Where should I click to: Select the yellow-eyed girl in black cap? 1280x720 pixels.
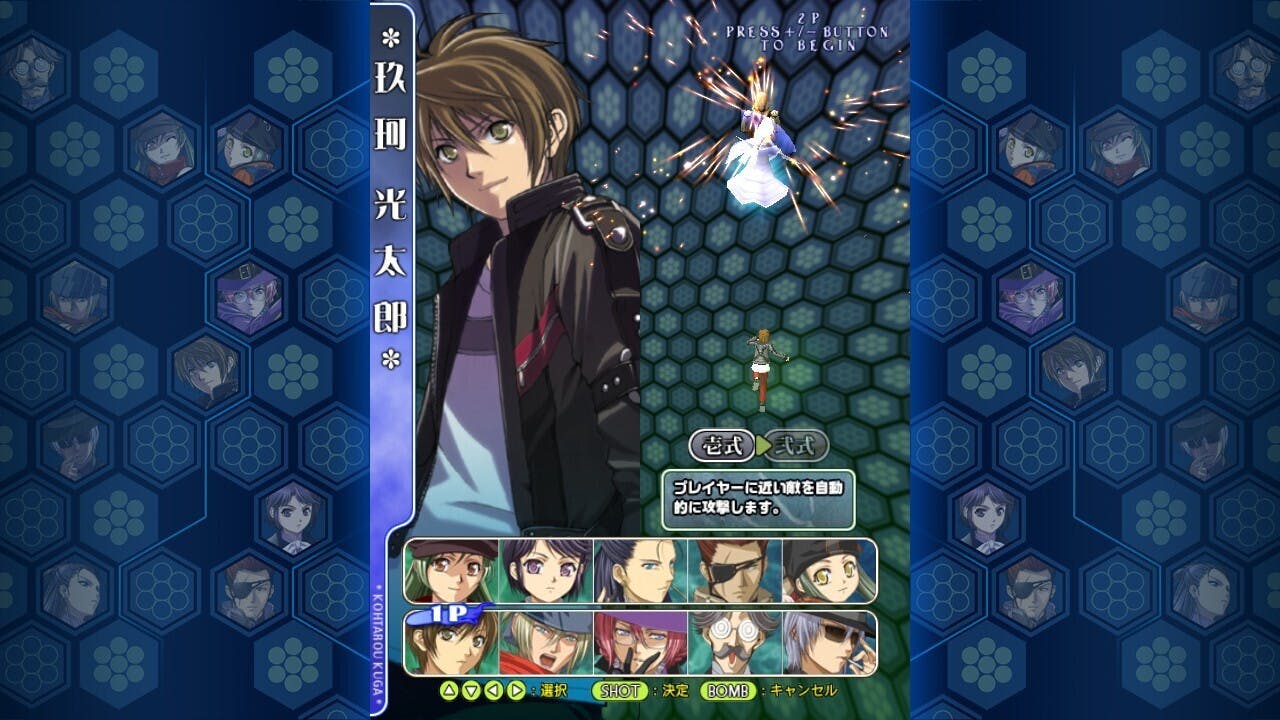[828, 571]
